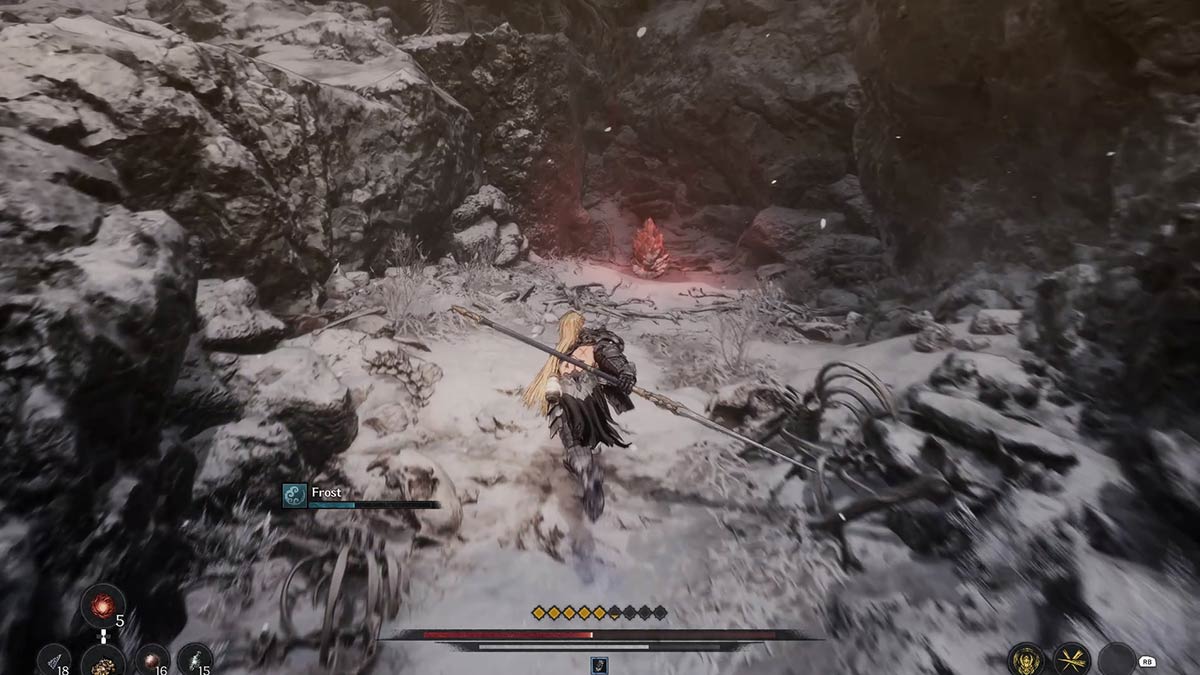This screenshot has width=1200, height=675.
Task: Click the Frost status effect icon
Action: (x=294, y=496)
